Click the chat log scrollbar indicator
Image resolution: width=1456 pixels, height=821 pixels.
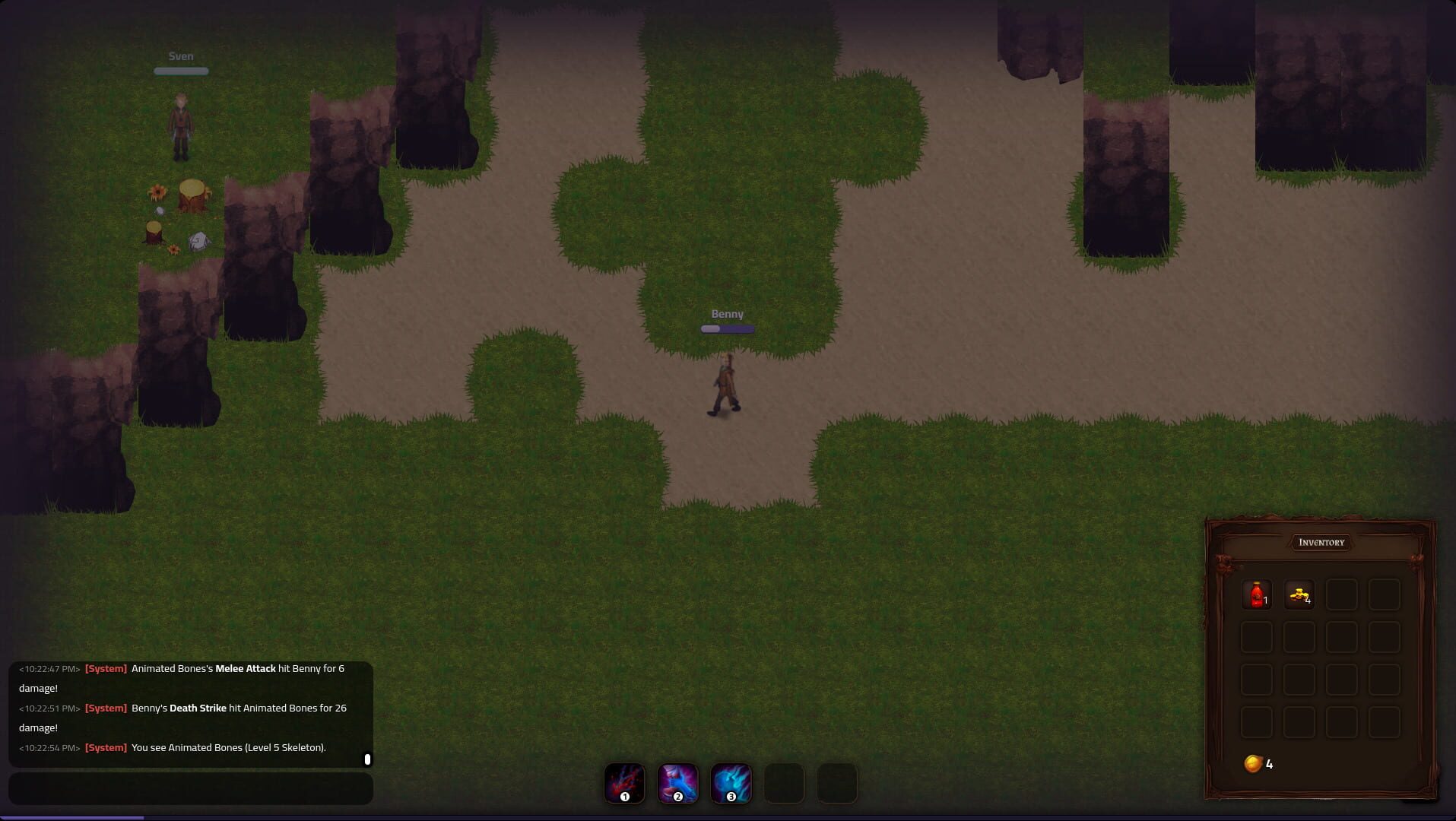pos(368,759)
